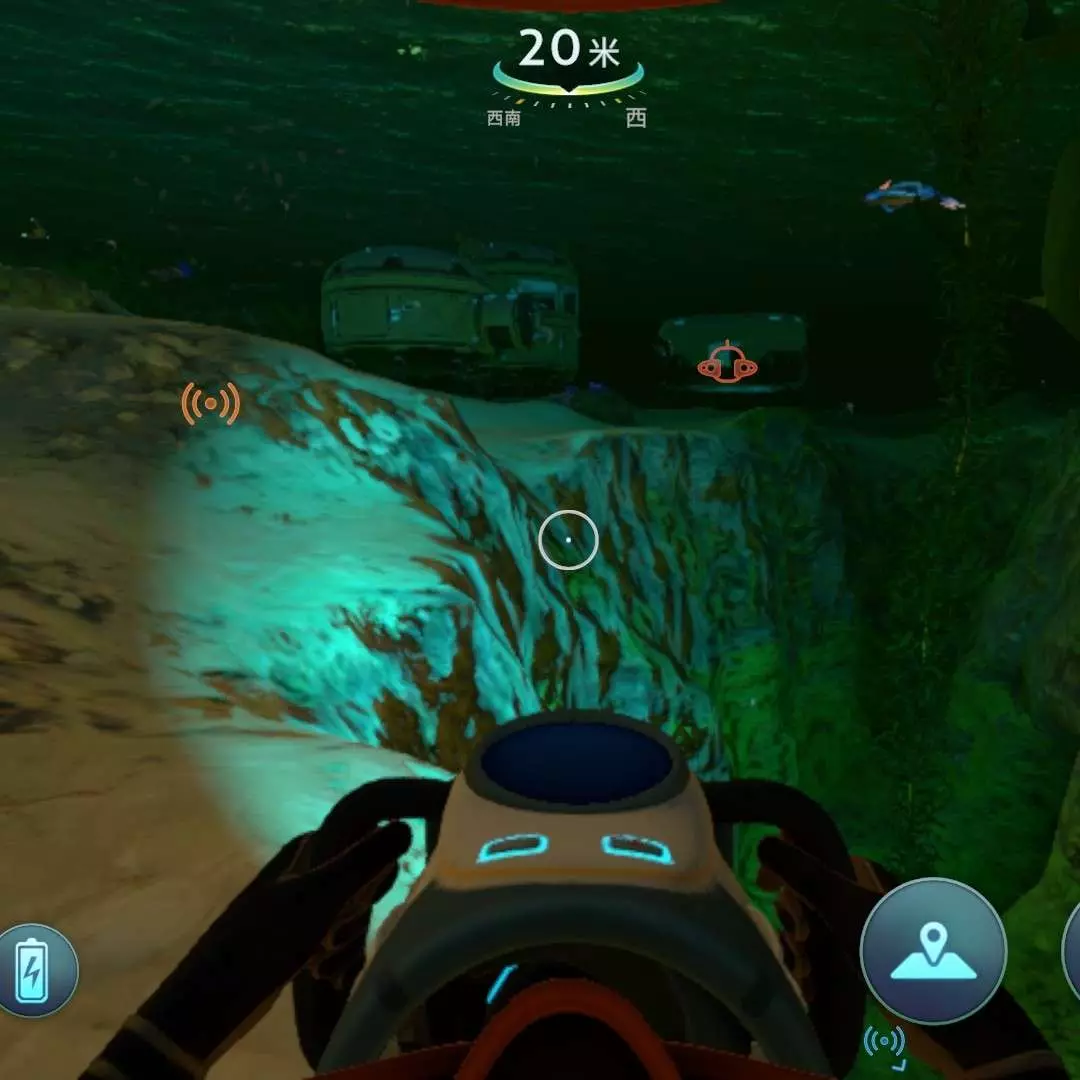
Task: Select the orange vehicle ping marker
Action: [727, 366]
